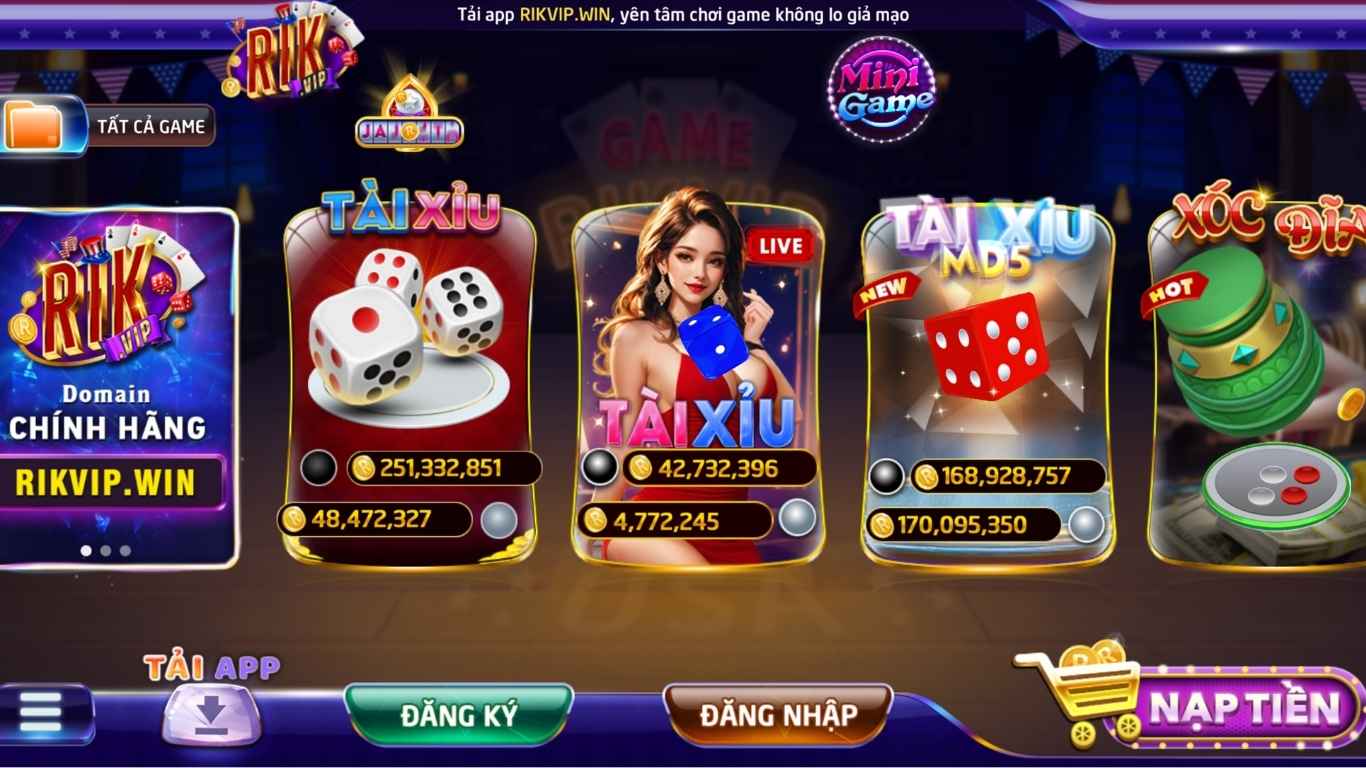
Task: Click the Tải App download button
Action: tap(212, 712)
